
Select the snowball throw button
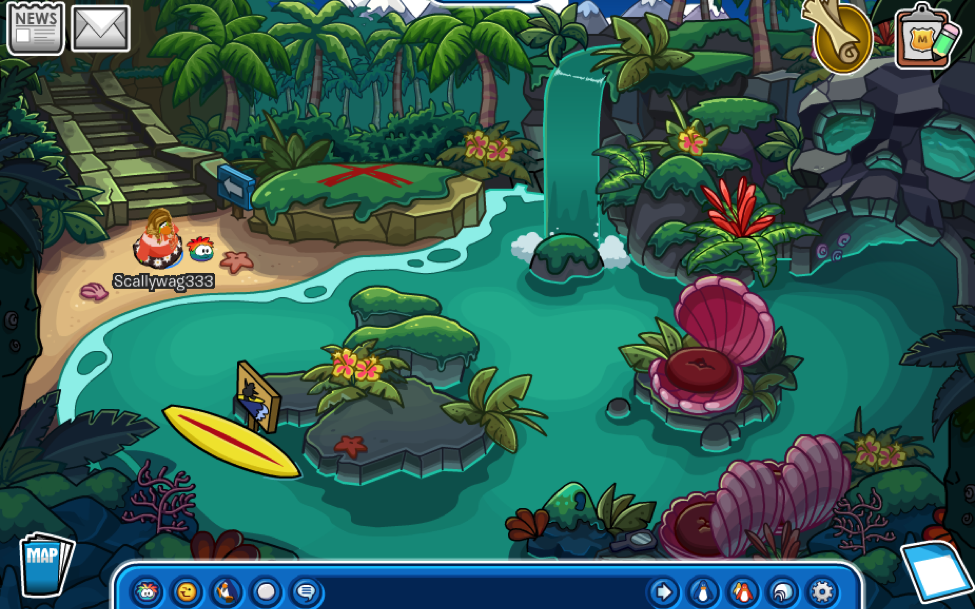266,591
